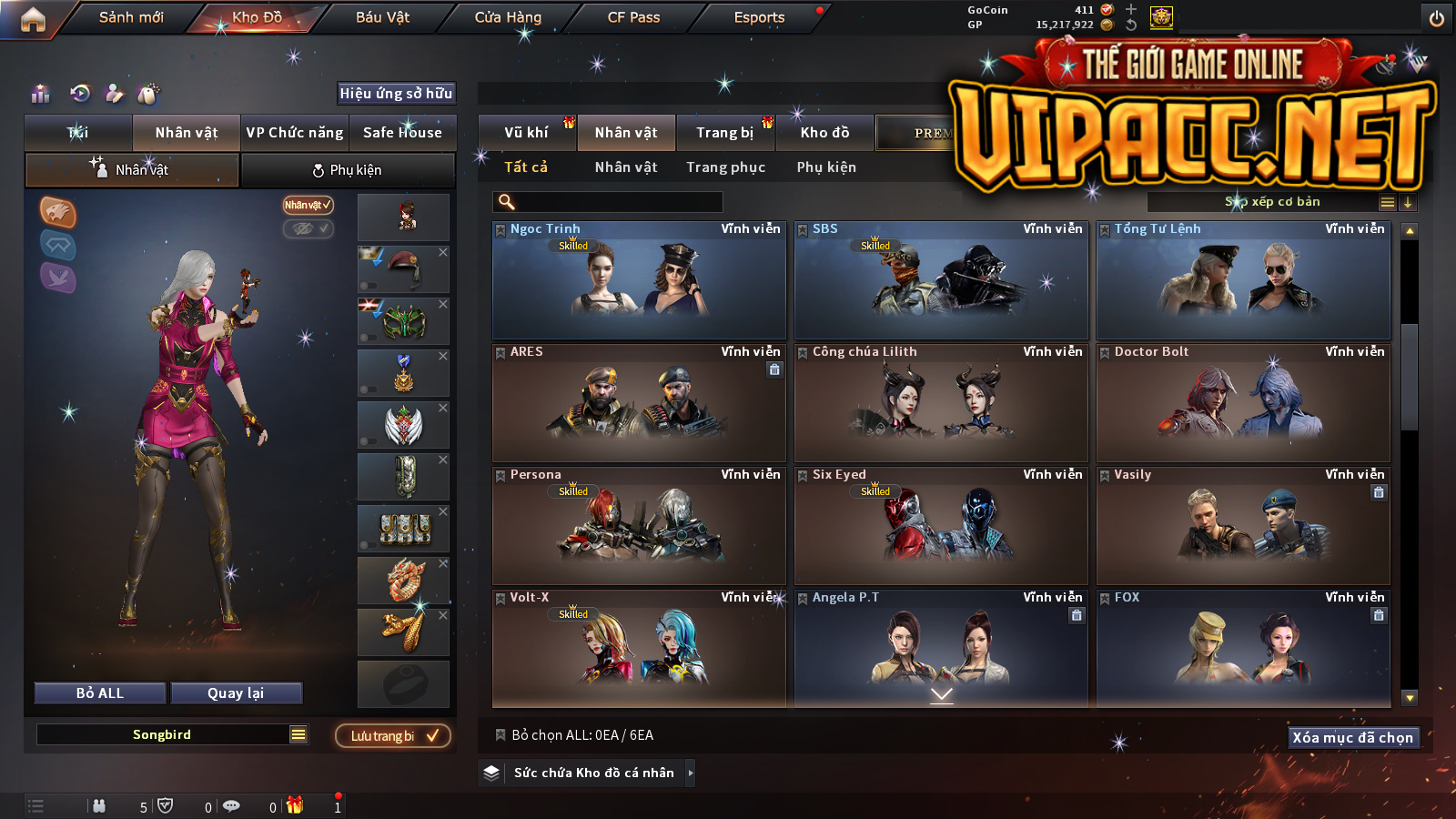The width and height of the screenshot is (1456, 819).
Task: Open the Hiệu ứng sở hữu panel
Action: pyautogui.click(x=396, y=94)
